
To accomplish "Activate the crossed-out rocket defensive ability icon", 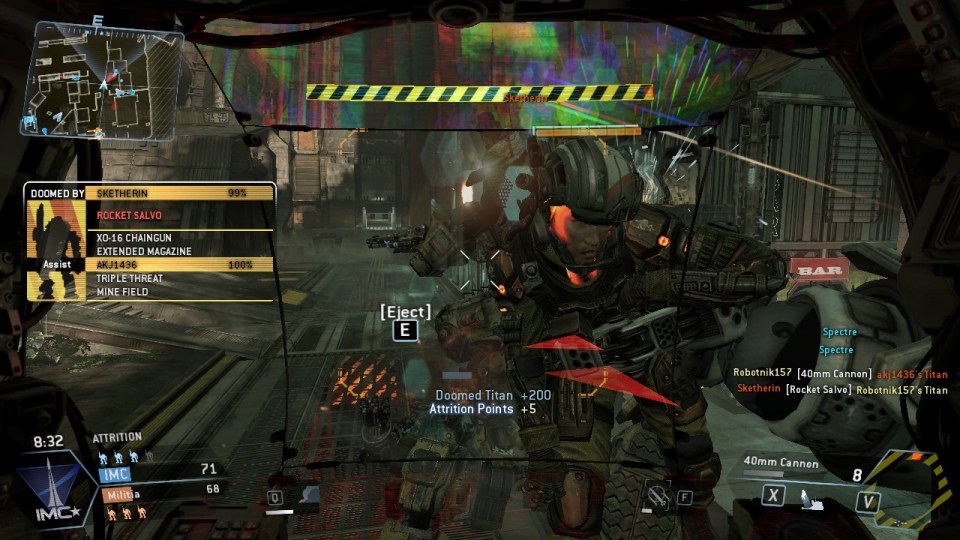I will [x=656, y=492].
